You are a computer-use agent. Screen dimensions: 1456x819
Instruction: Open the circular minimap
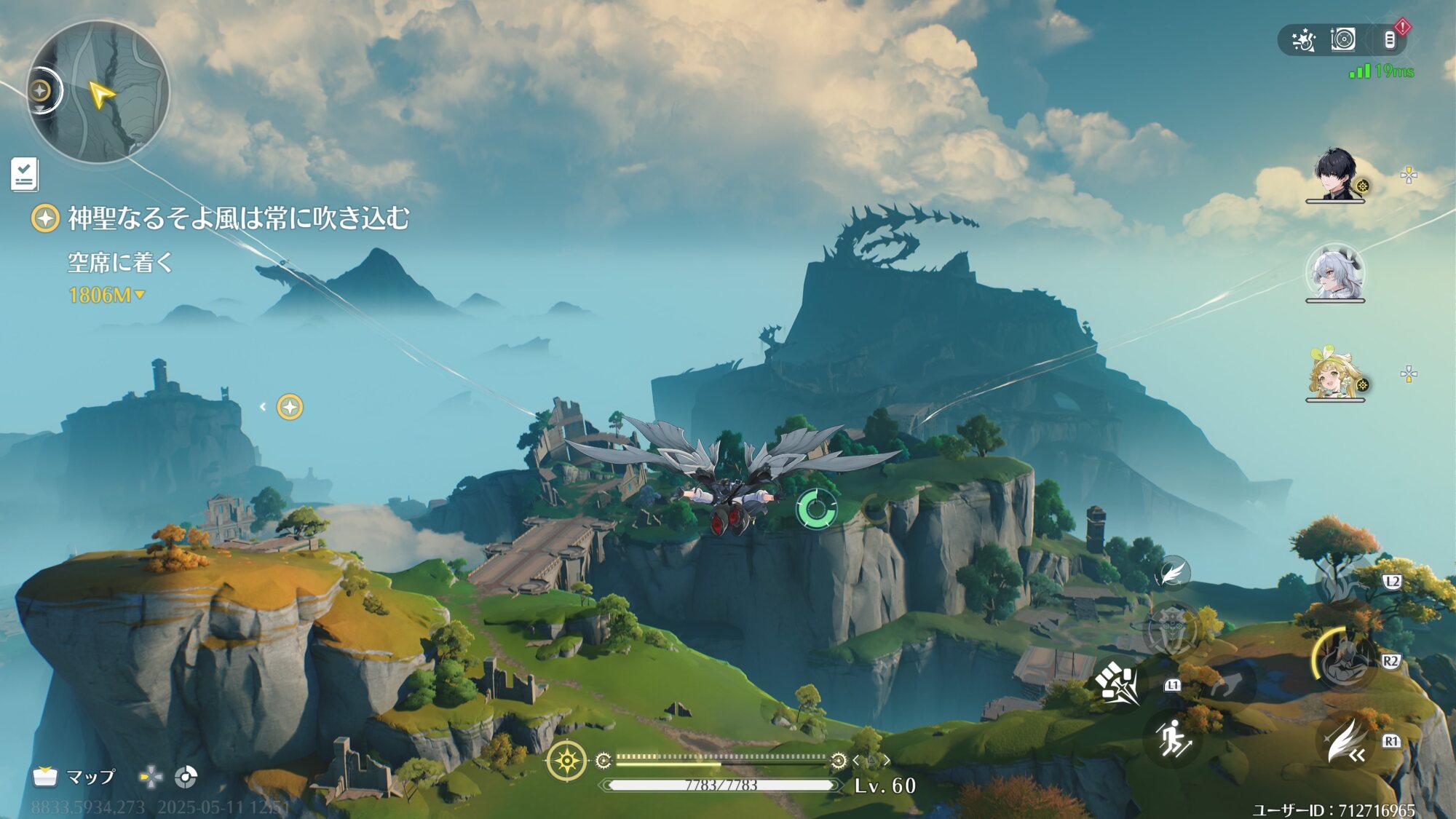(98, 92)
